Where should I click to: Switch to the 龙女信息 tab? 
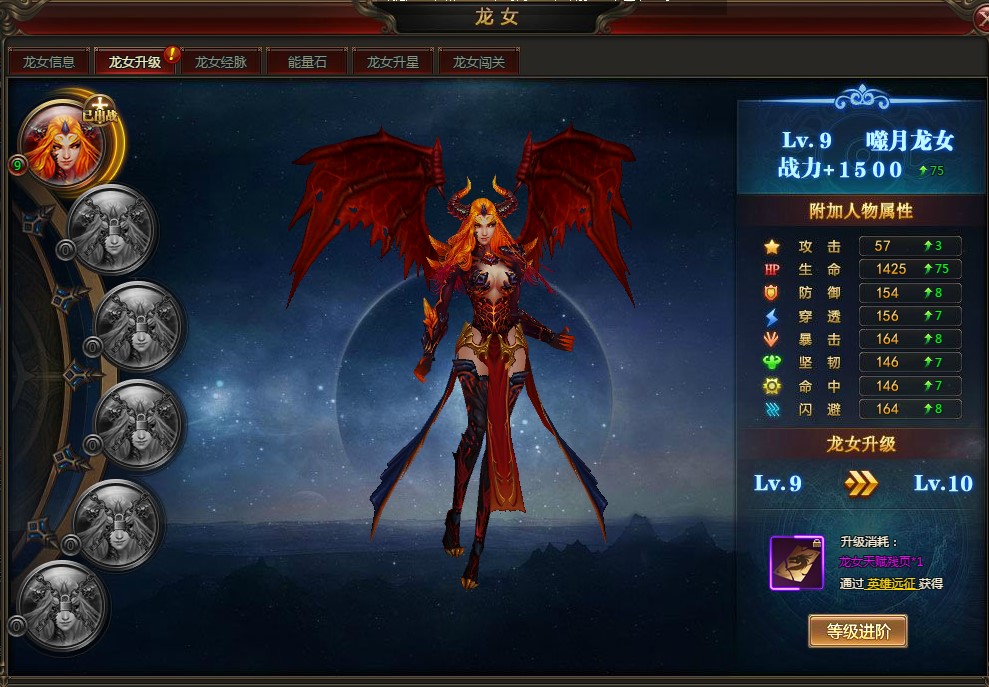pos(49,62)
